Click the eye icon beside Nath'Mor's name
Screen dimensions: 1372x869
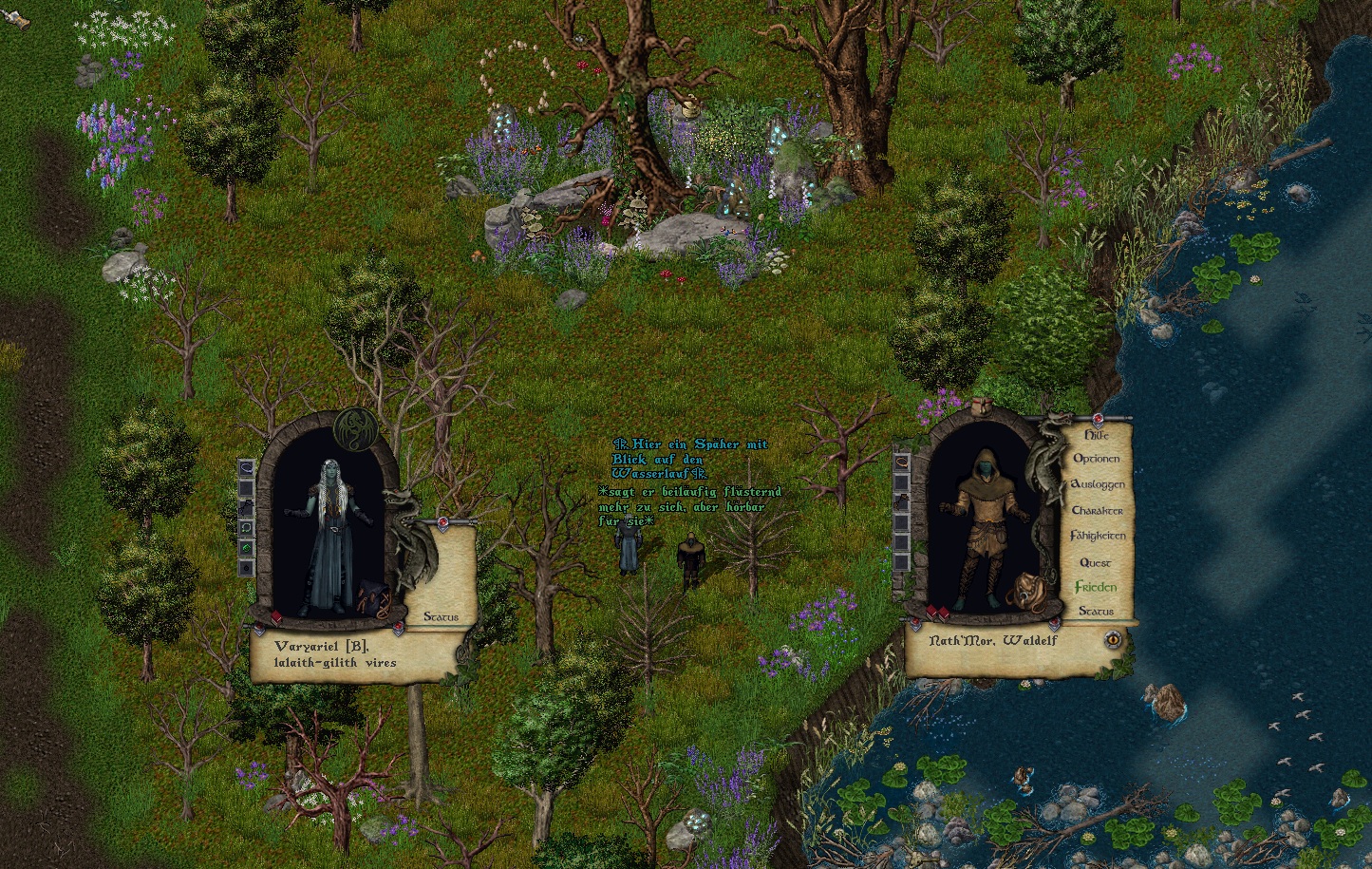(1114, 639)
